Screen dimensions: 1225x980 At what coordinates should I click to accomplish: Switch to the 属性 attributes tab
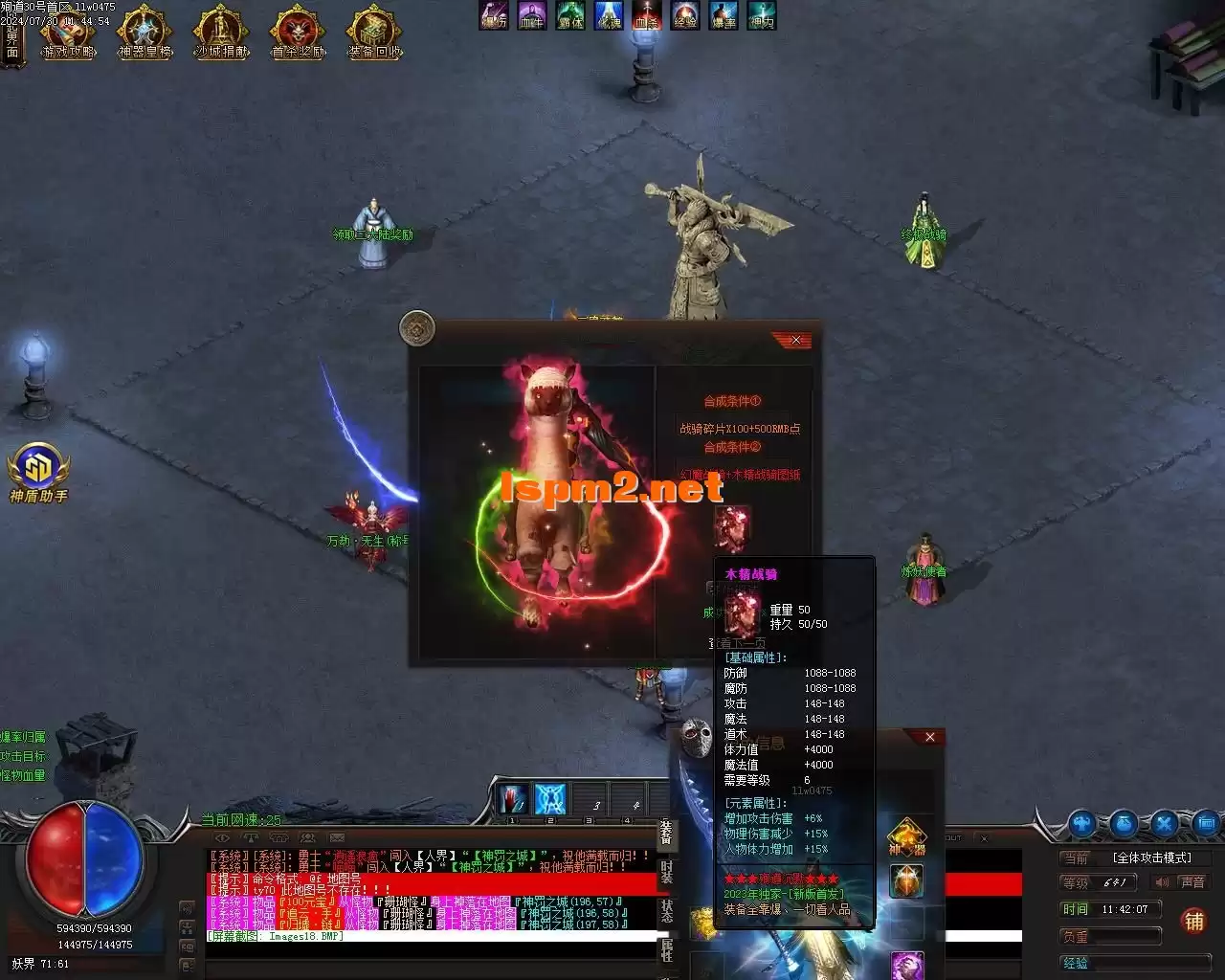666,949
